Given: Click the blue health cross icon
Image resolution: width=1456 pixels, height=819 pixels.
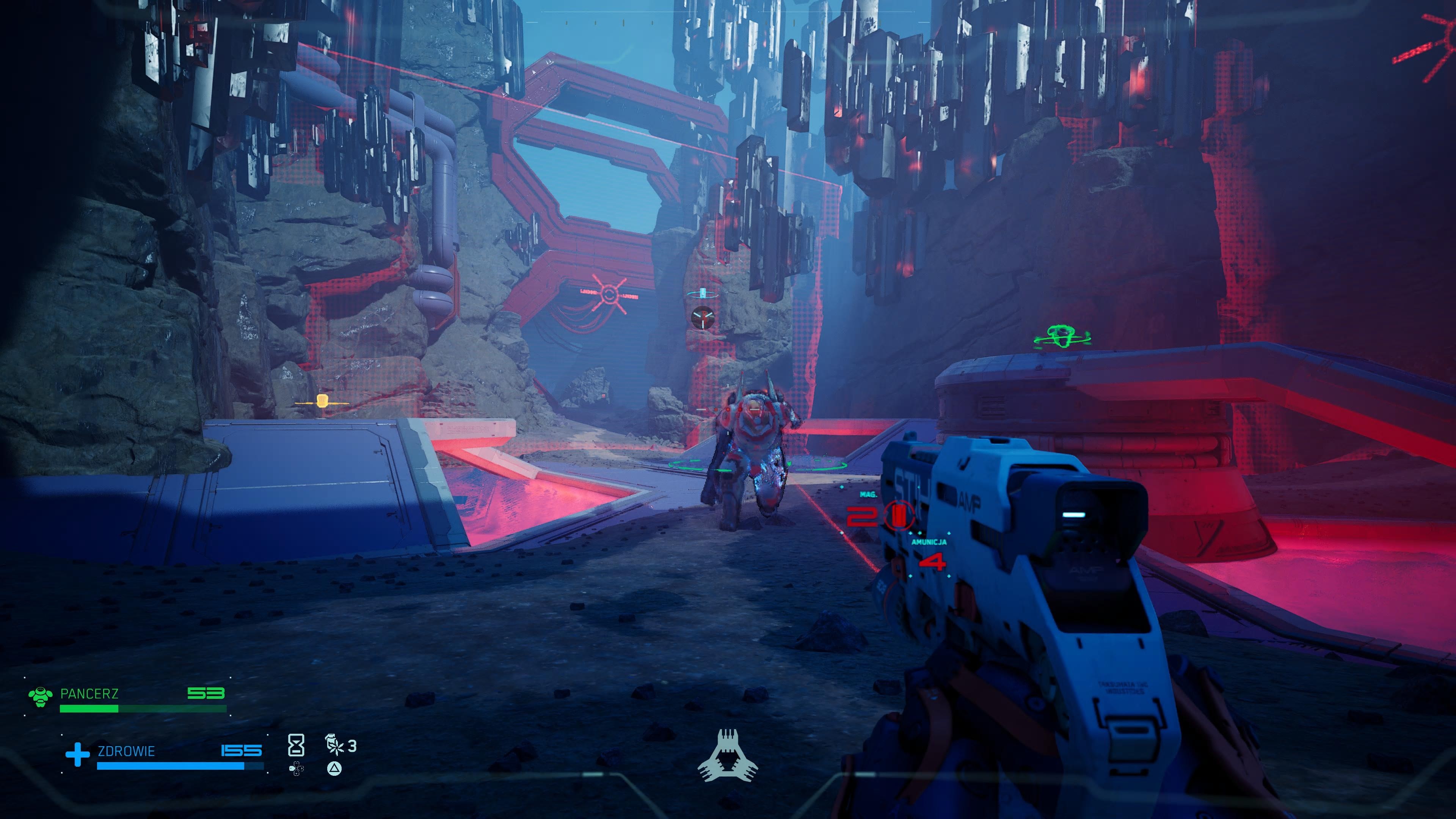Looking at the screenshot, I should click(77, 754).
